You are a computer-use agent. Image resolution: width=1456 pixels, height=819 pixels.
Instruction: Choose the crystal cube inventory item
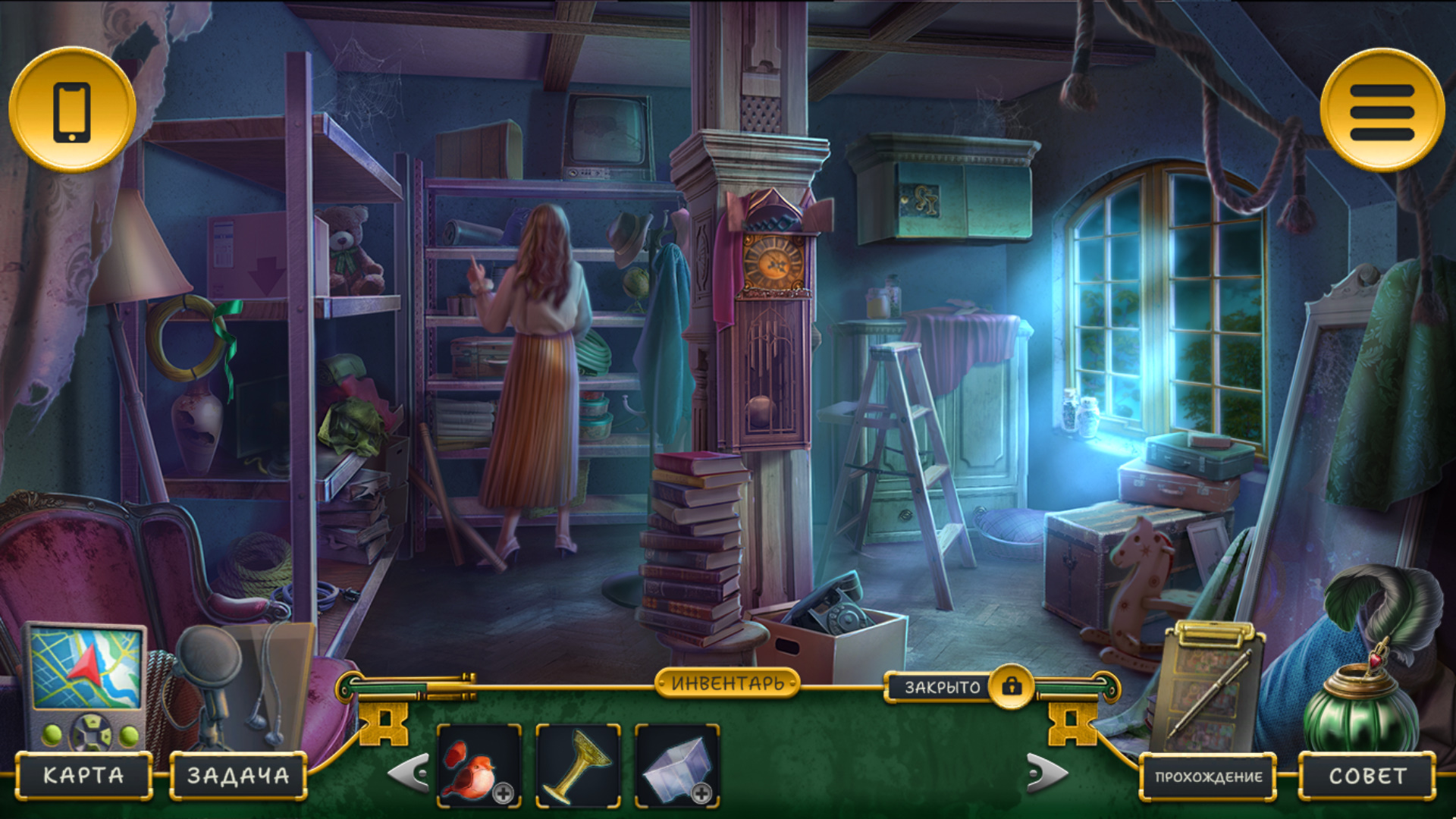pos(676,766)
